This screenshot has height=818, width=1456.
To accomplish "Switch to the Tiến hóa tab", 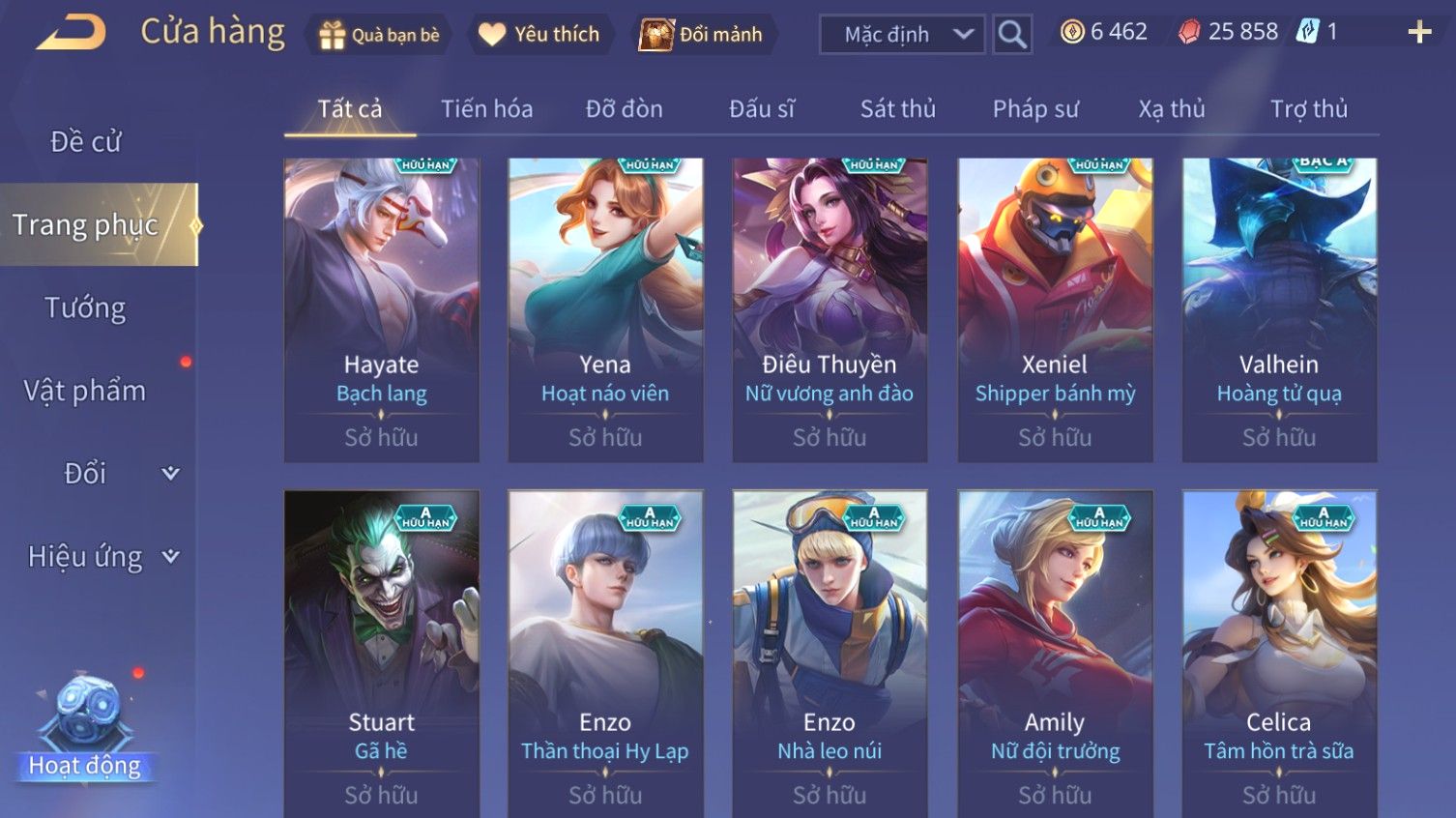I will (486, 109).
